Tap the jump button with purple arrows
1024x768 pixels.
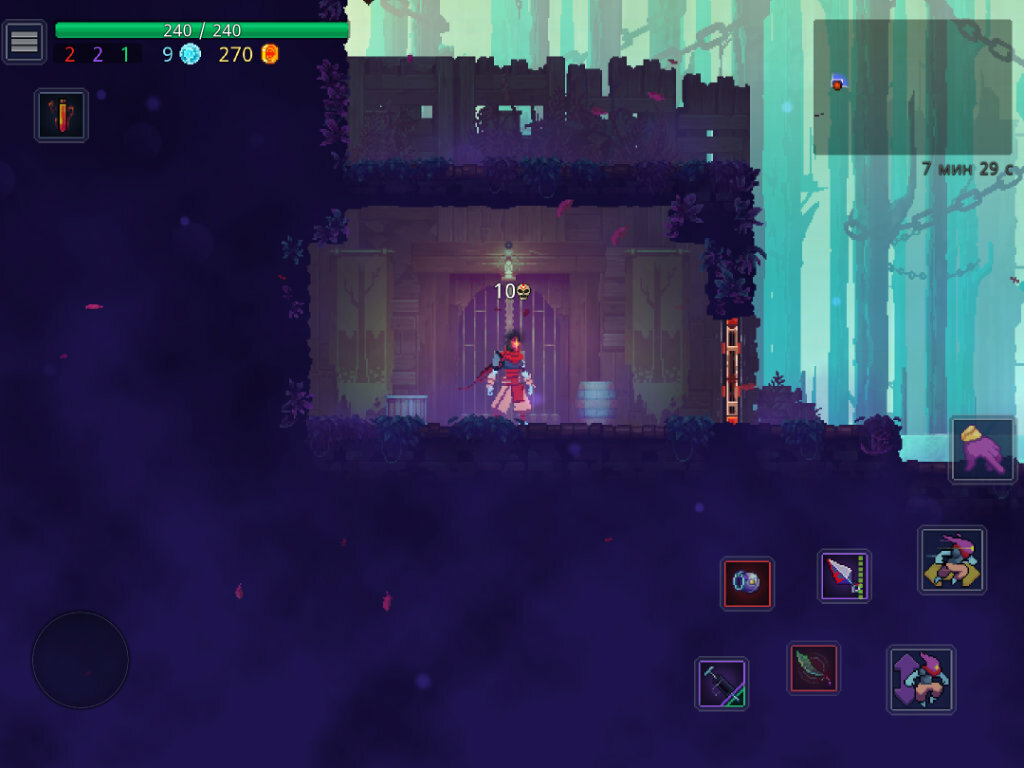click(920, 679)
